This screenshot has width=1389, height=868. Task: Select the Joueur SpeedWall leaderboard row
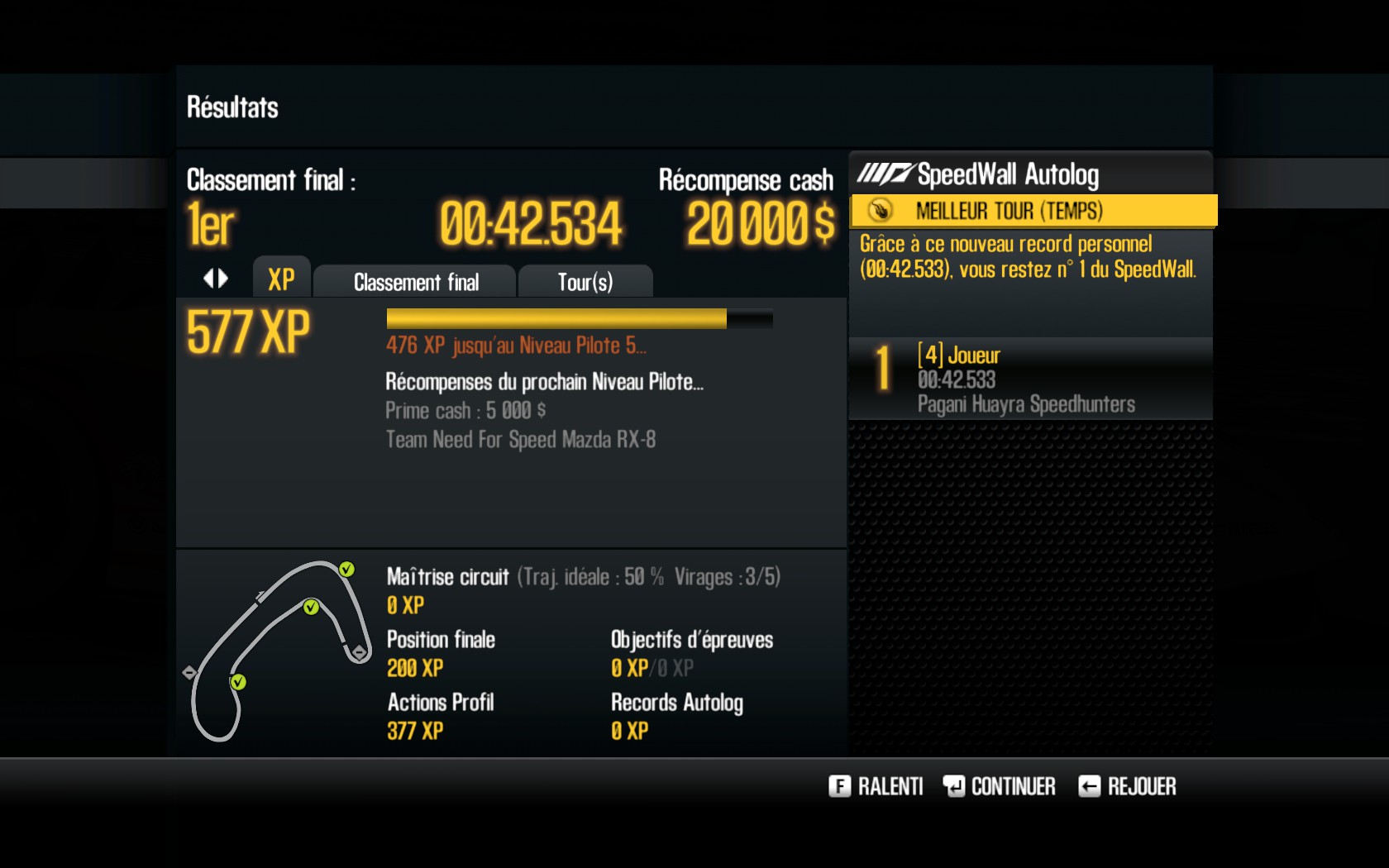pos(1030,379)
